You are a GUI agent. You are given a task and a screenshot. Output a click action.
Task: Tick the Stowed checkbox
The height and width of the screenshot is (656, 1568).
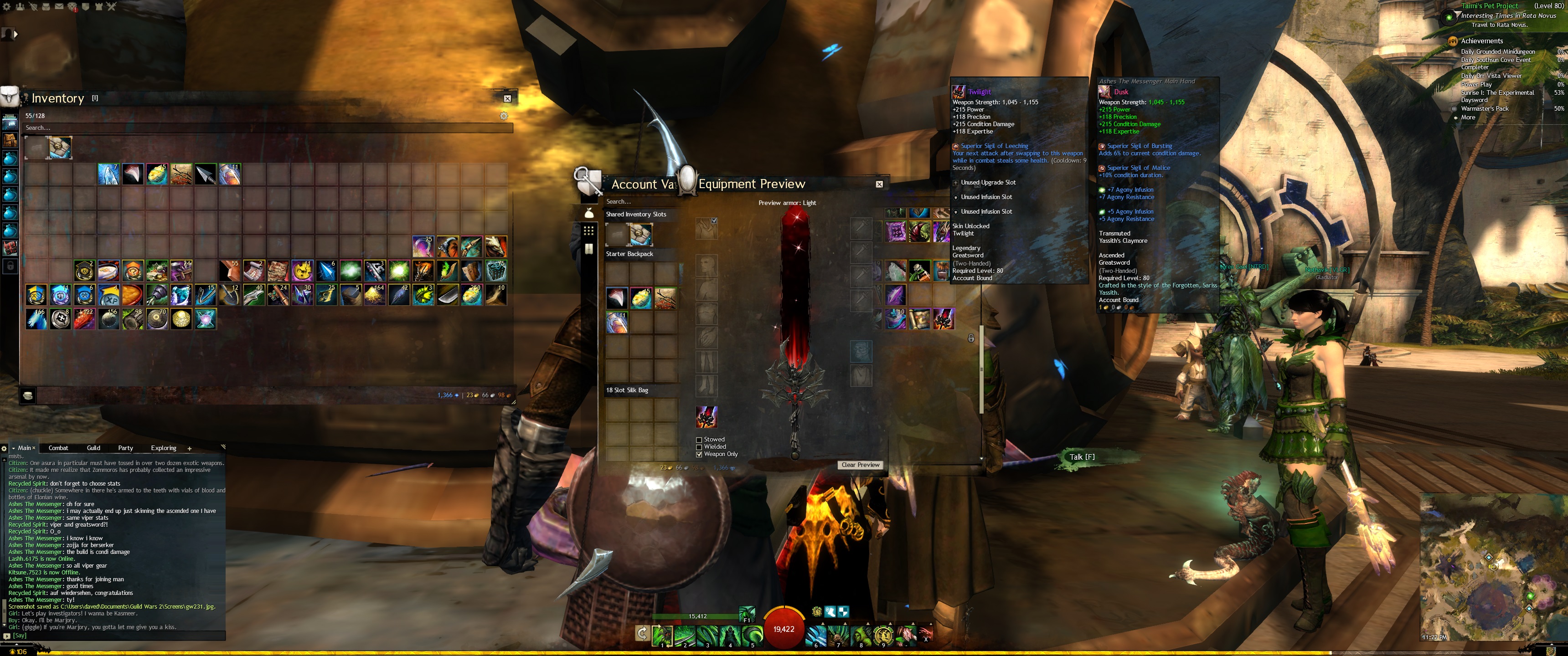(699, 439)
